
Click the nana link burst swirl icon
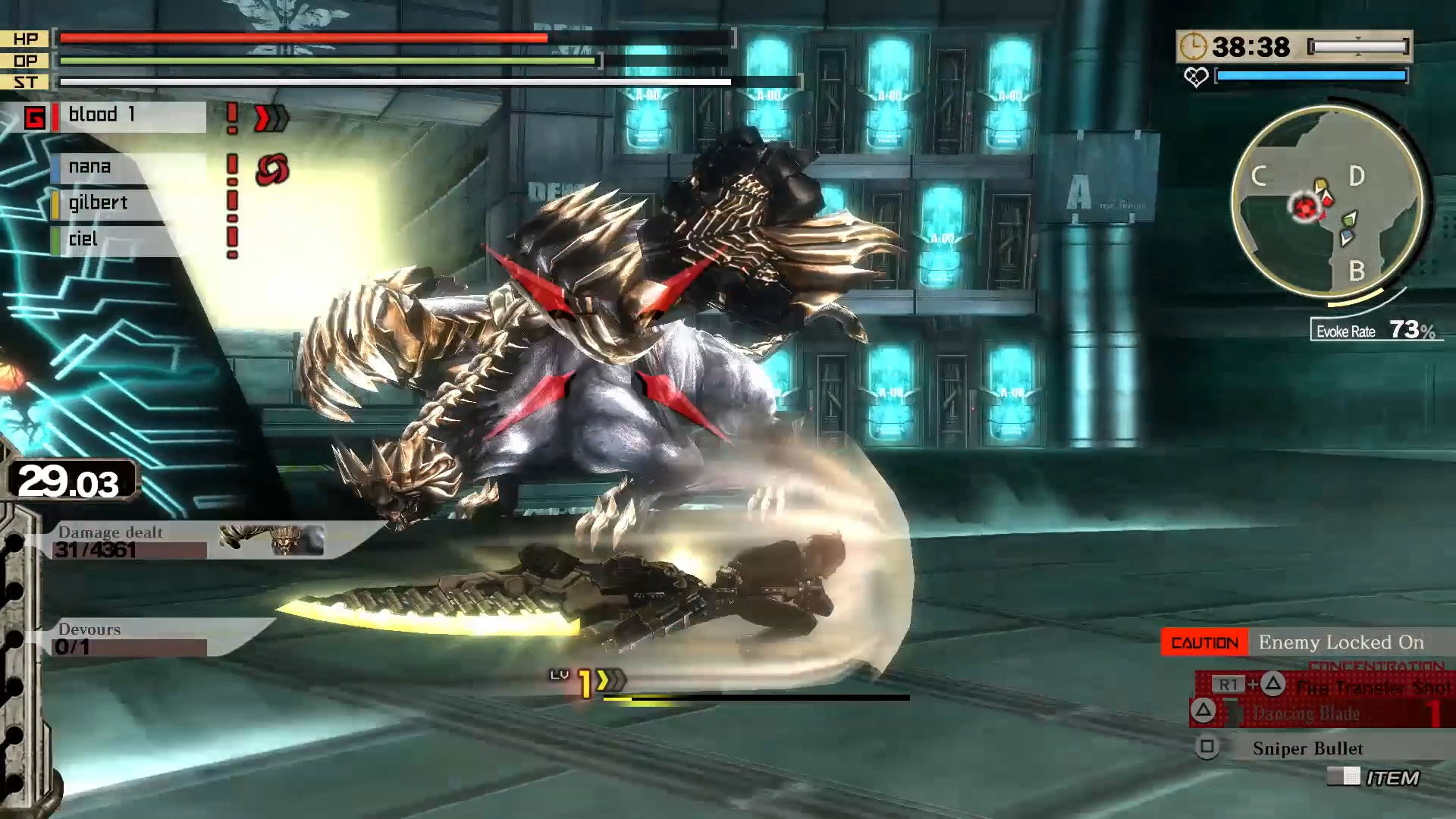(x=272, y=170)
